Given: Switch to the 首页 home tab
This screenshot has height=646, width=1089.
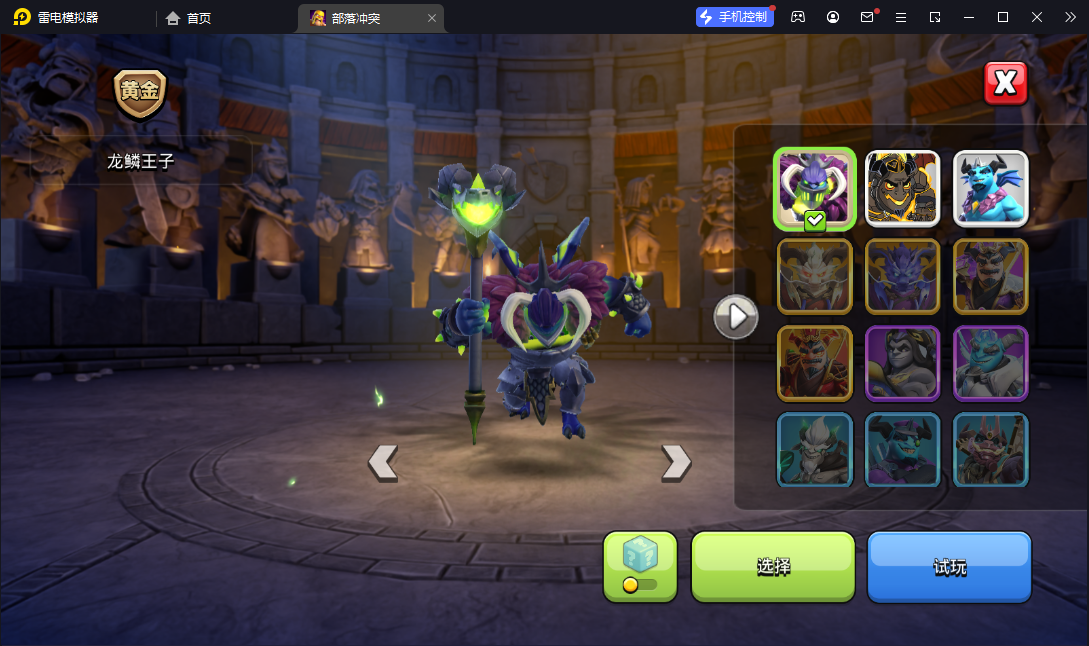Looking at the screenshot, I should tap(189, 18).
